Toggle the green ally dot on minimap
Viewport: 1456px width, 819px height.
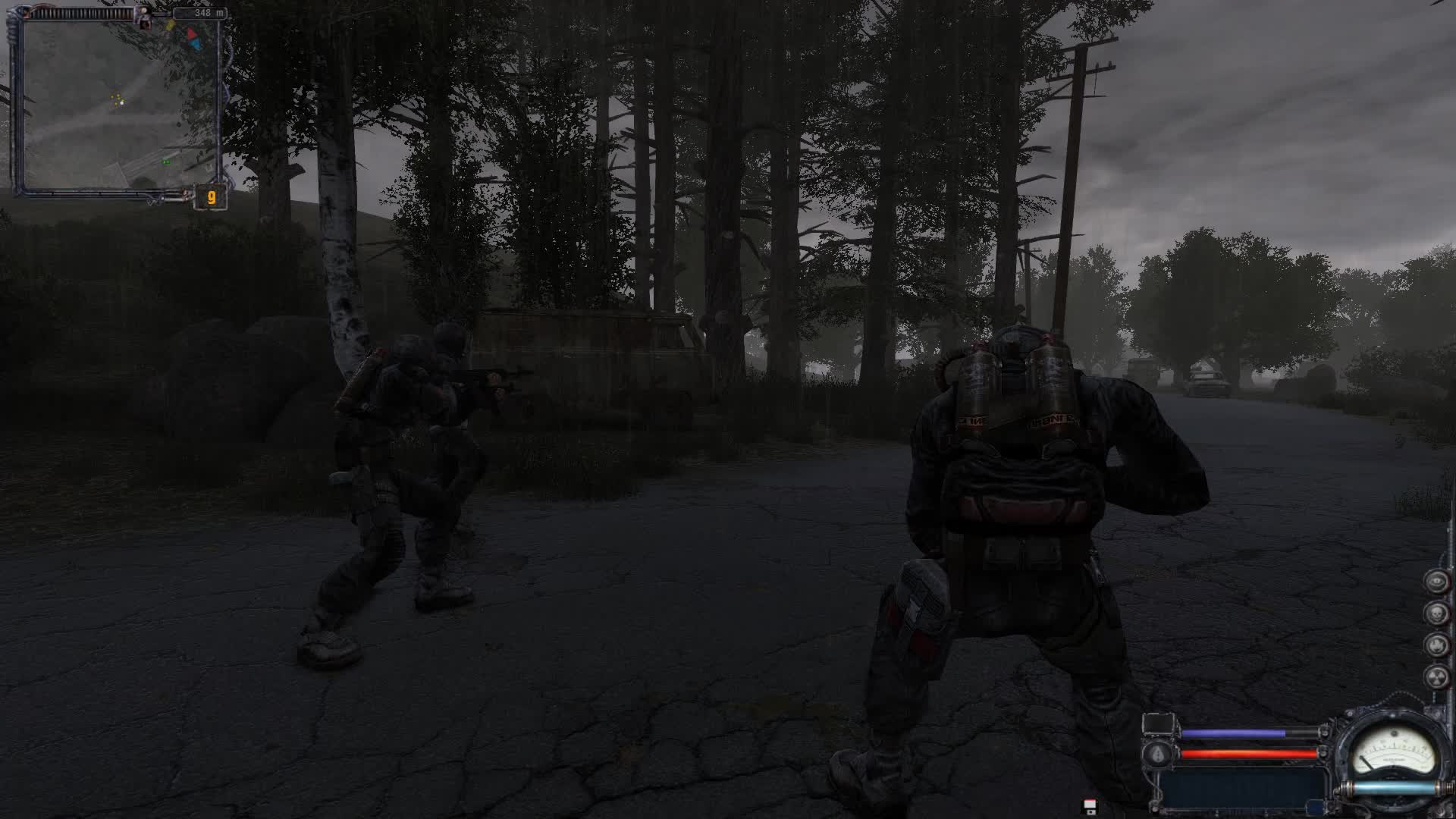(166, 162)
